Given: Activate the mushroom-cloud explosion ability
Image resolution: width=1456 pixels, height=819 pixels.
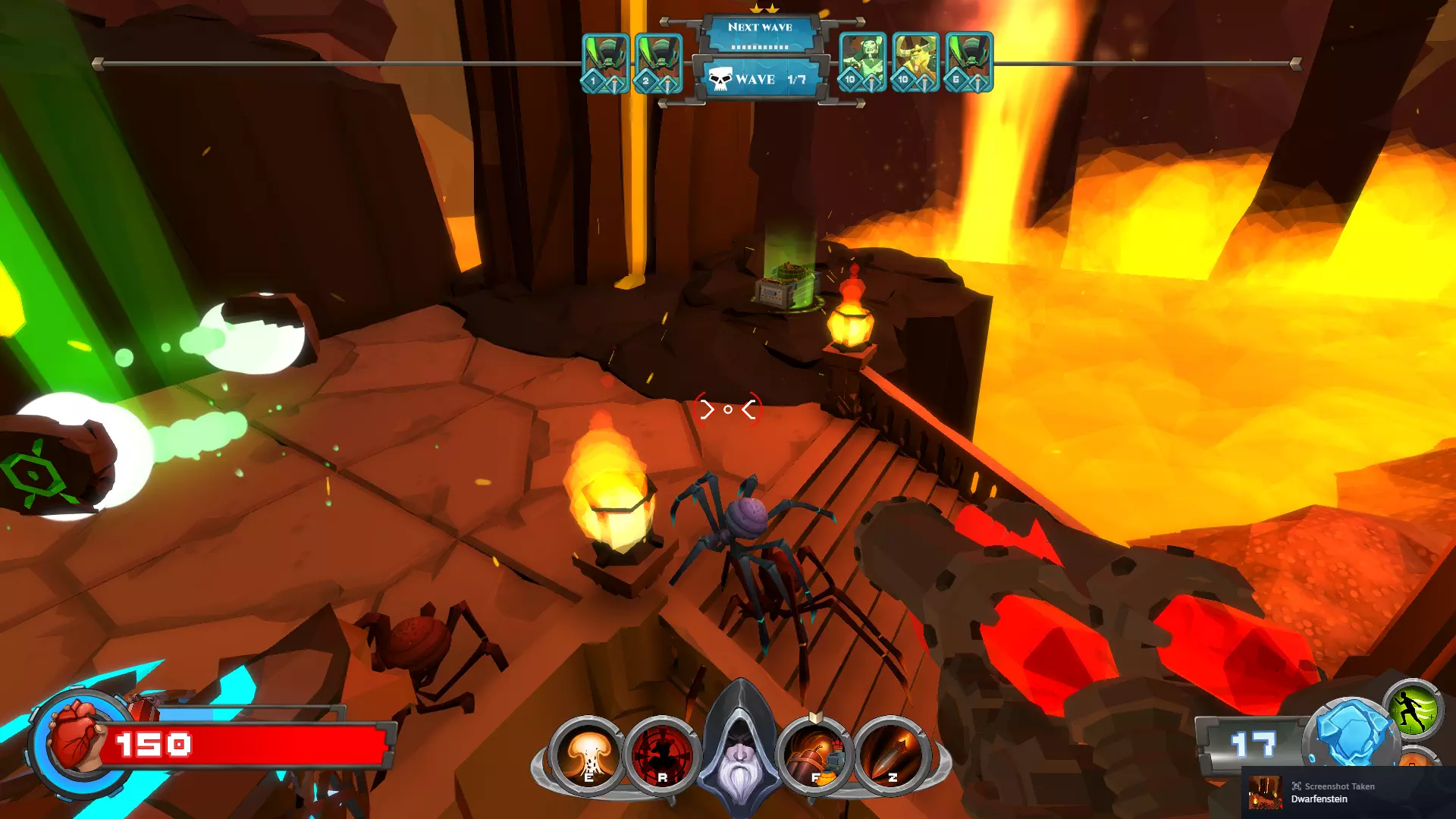Looking at the screenshot, I should pos(588,755).
